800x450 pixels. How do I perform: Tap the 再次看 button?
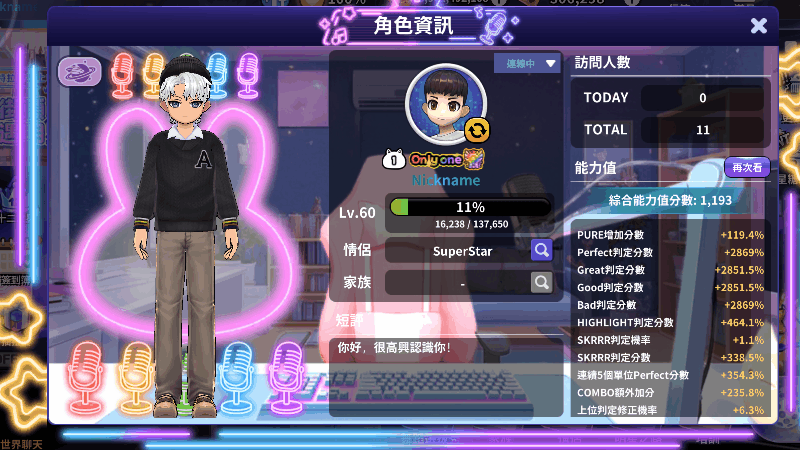tap(747, 167)
